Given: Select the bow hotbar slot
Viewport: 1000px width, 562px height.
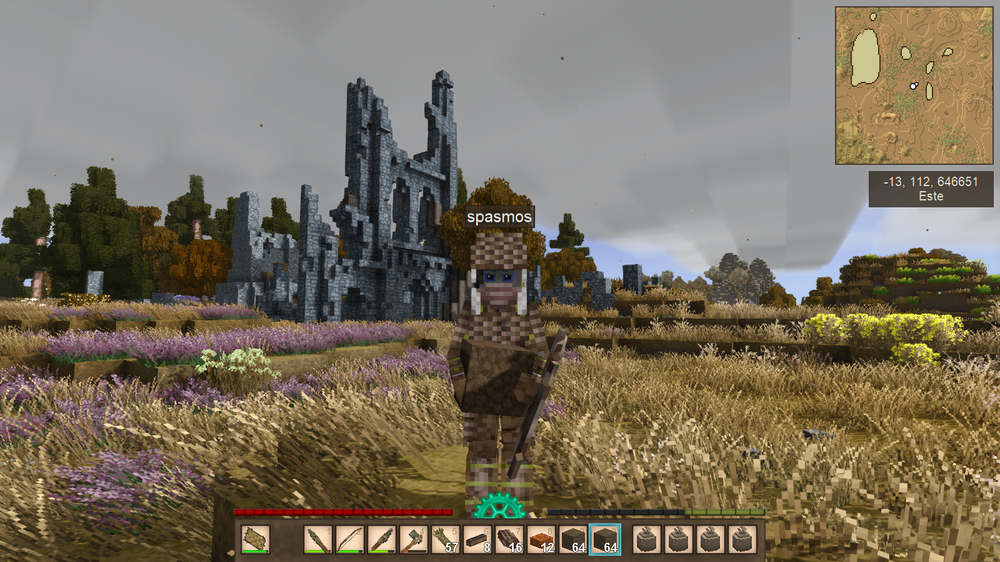Looking at the screenshot, I should point(350,539).
